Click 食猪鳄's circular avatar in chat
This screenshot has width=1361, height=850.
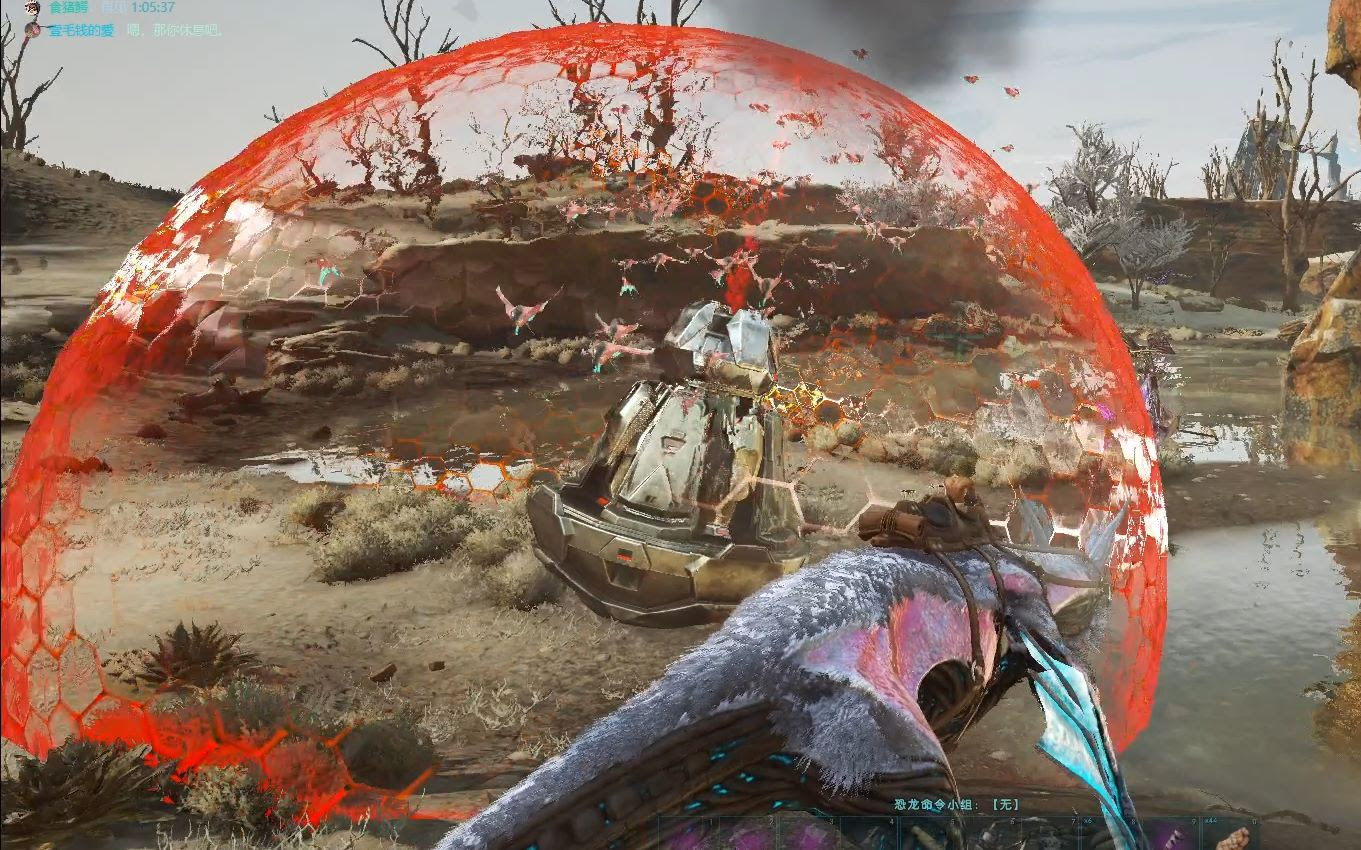tap(32, 9)
